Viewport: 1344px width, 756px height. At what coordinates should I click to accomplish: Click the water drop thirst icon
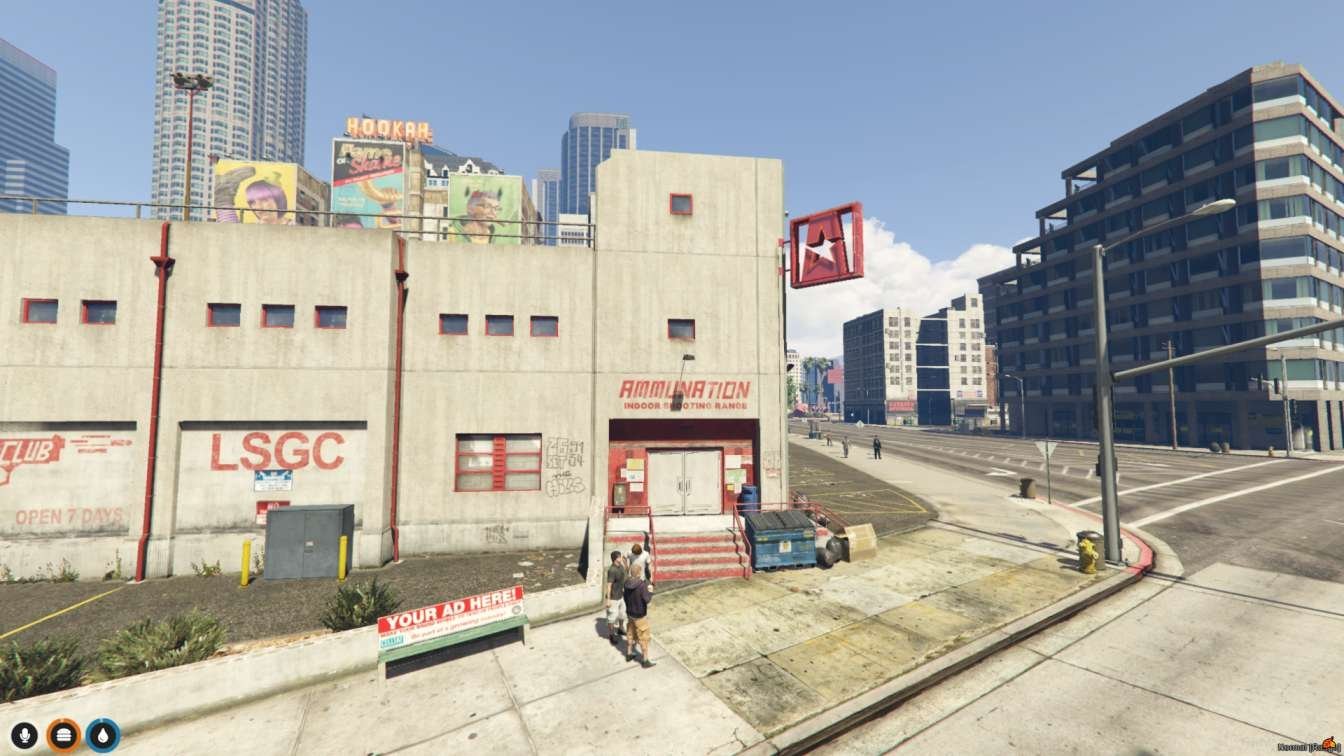[x=102, y=735]
